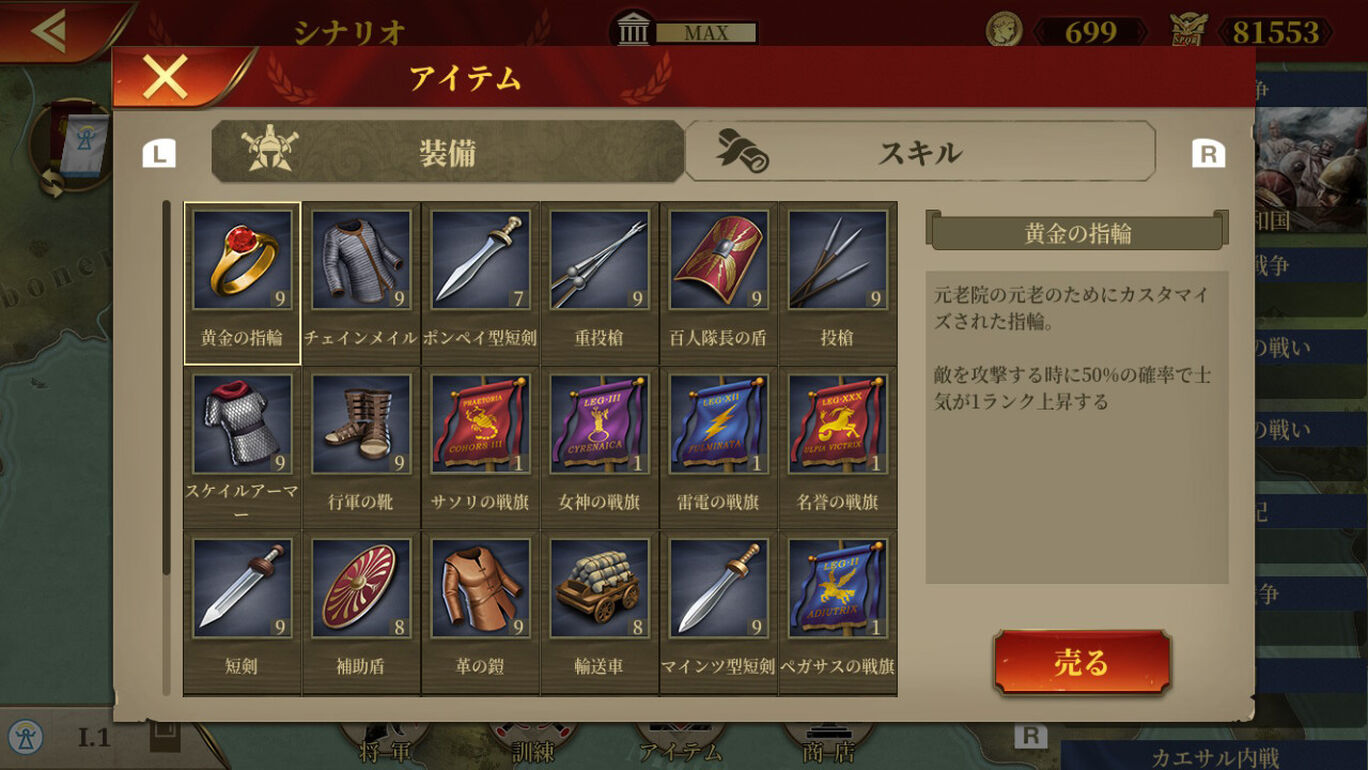Sell the item with 売る button

pyautogui.click(x=1081, y=662)
